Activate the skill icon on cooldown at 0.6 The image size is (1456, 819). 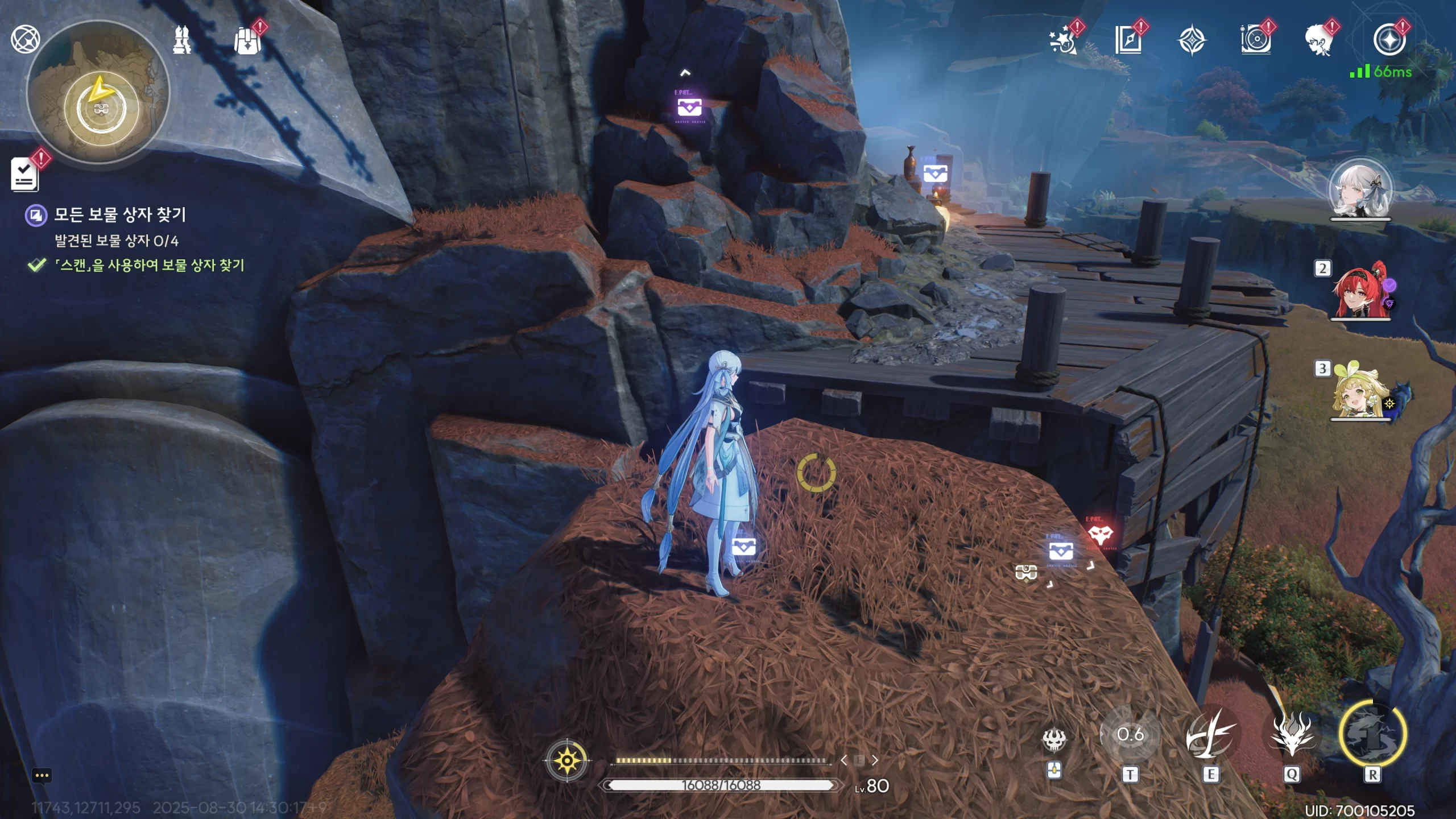[1130, 735]
